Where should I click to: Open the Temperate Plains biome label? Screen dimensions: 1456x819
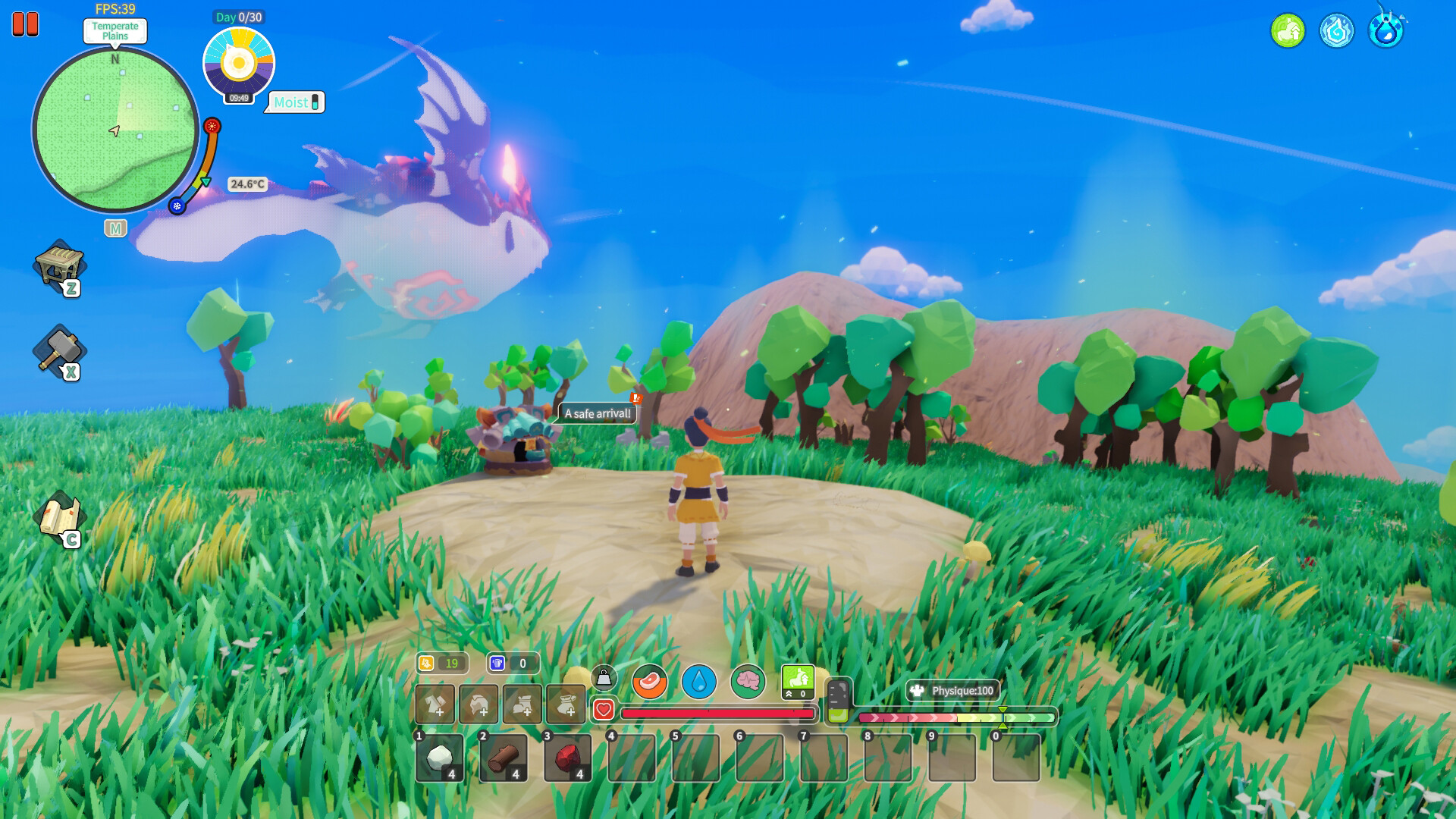point(114,32)
